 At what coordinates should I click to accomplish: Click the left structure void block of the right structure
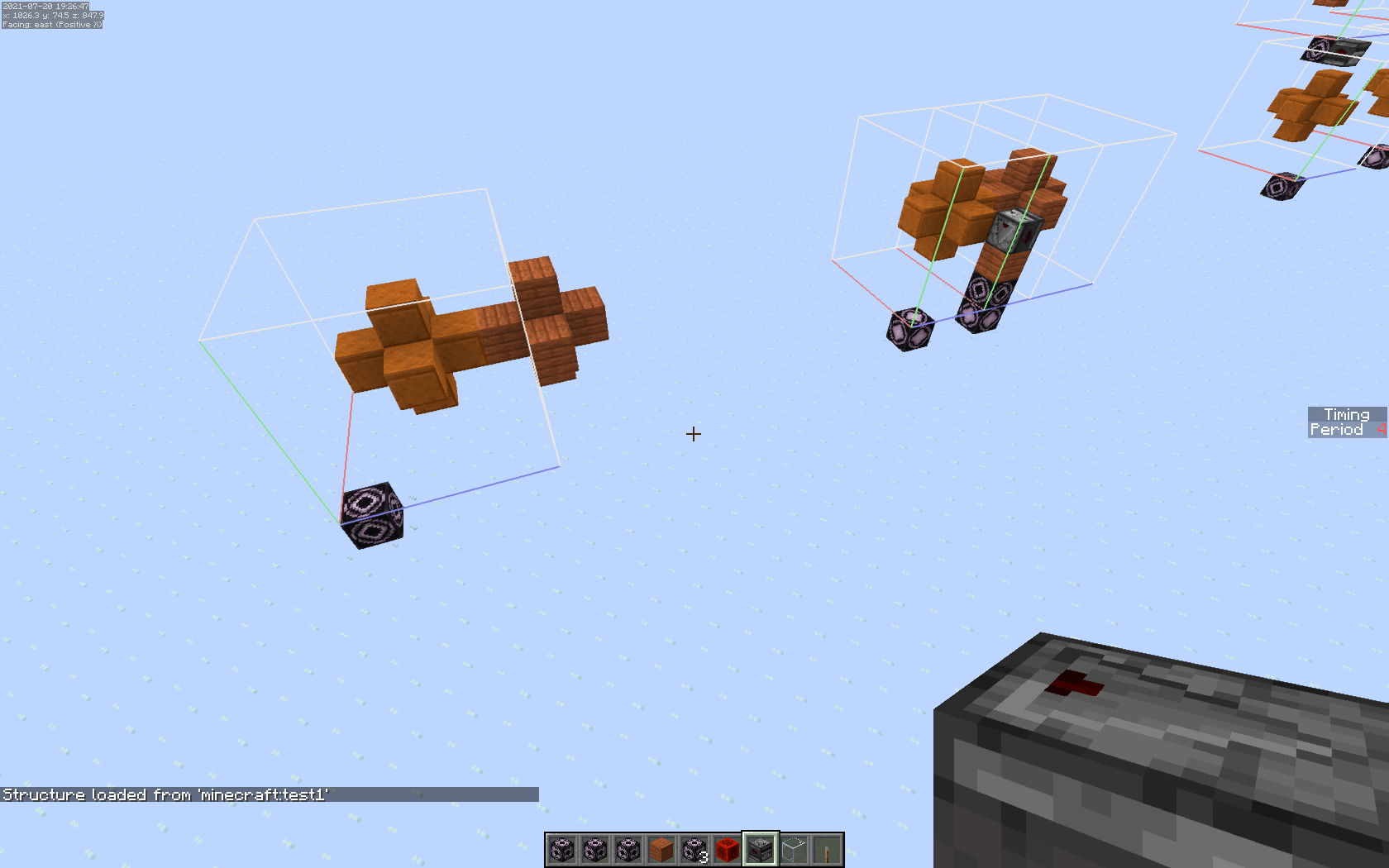coord(909,331)
